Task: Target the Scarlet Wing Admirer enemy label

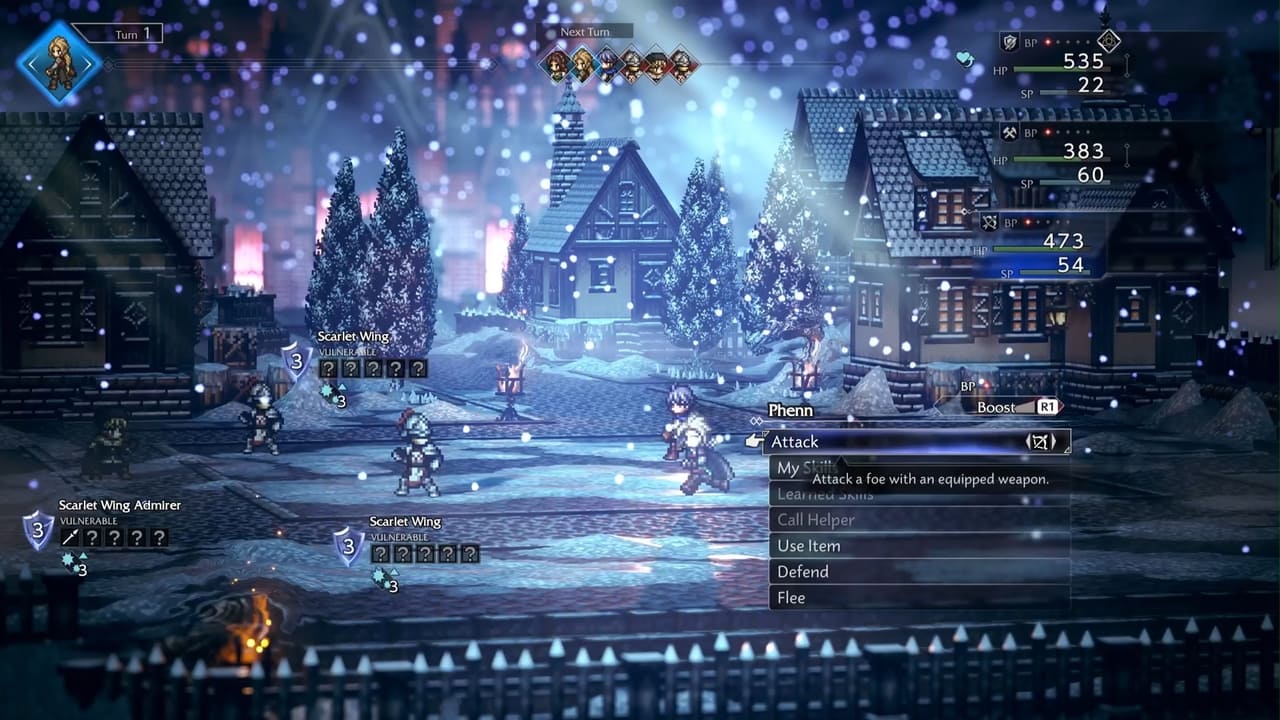Action: (119, 506)
